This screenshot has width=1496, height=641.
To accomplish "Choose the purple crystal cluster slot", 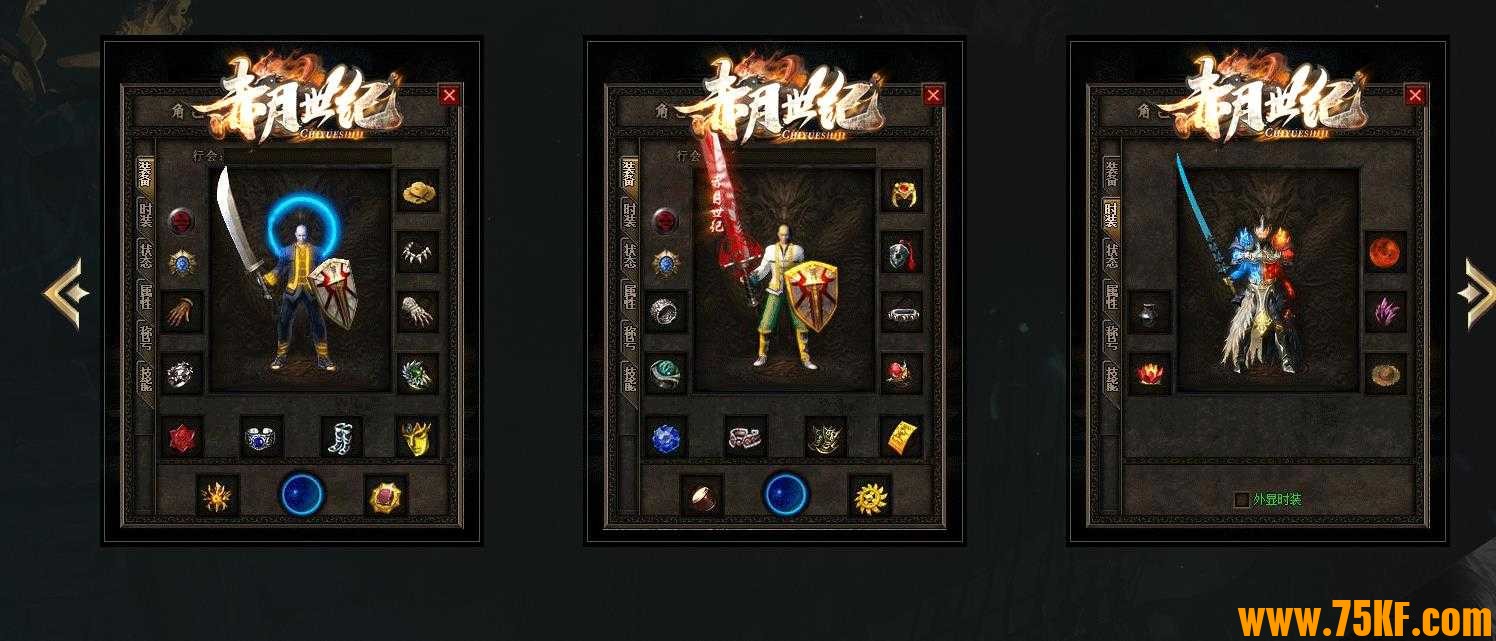I will pos(1385,312).
